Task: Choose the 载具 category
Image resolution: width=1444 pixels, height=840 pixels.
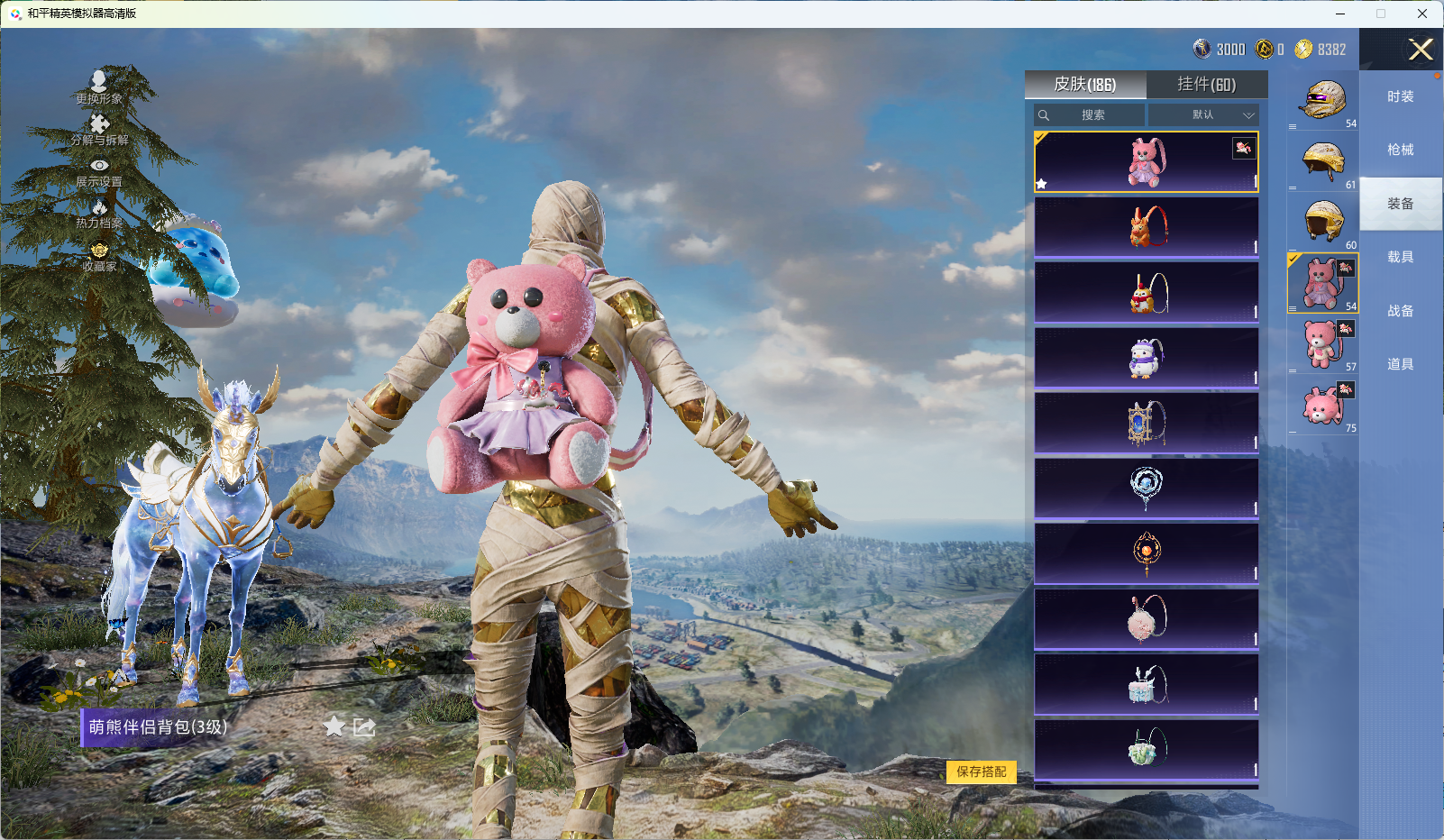Action: [x=1400, y=258]
